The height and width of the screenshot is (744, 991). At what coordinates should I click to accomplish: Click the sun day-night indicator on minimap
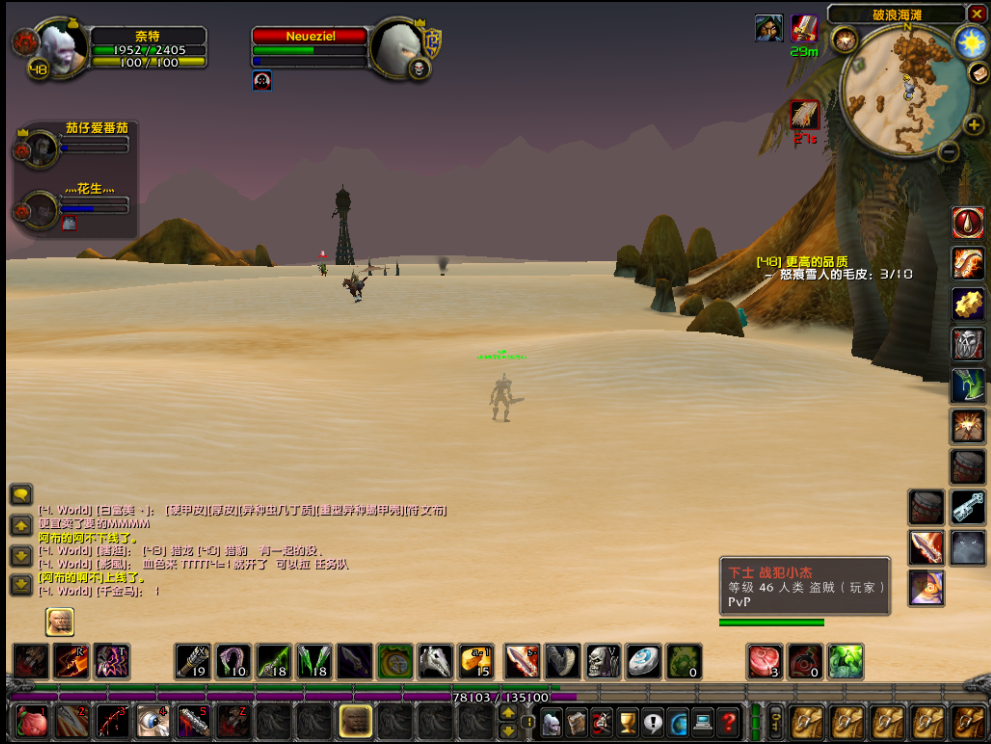click(970, 42)
